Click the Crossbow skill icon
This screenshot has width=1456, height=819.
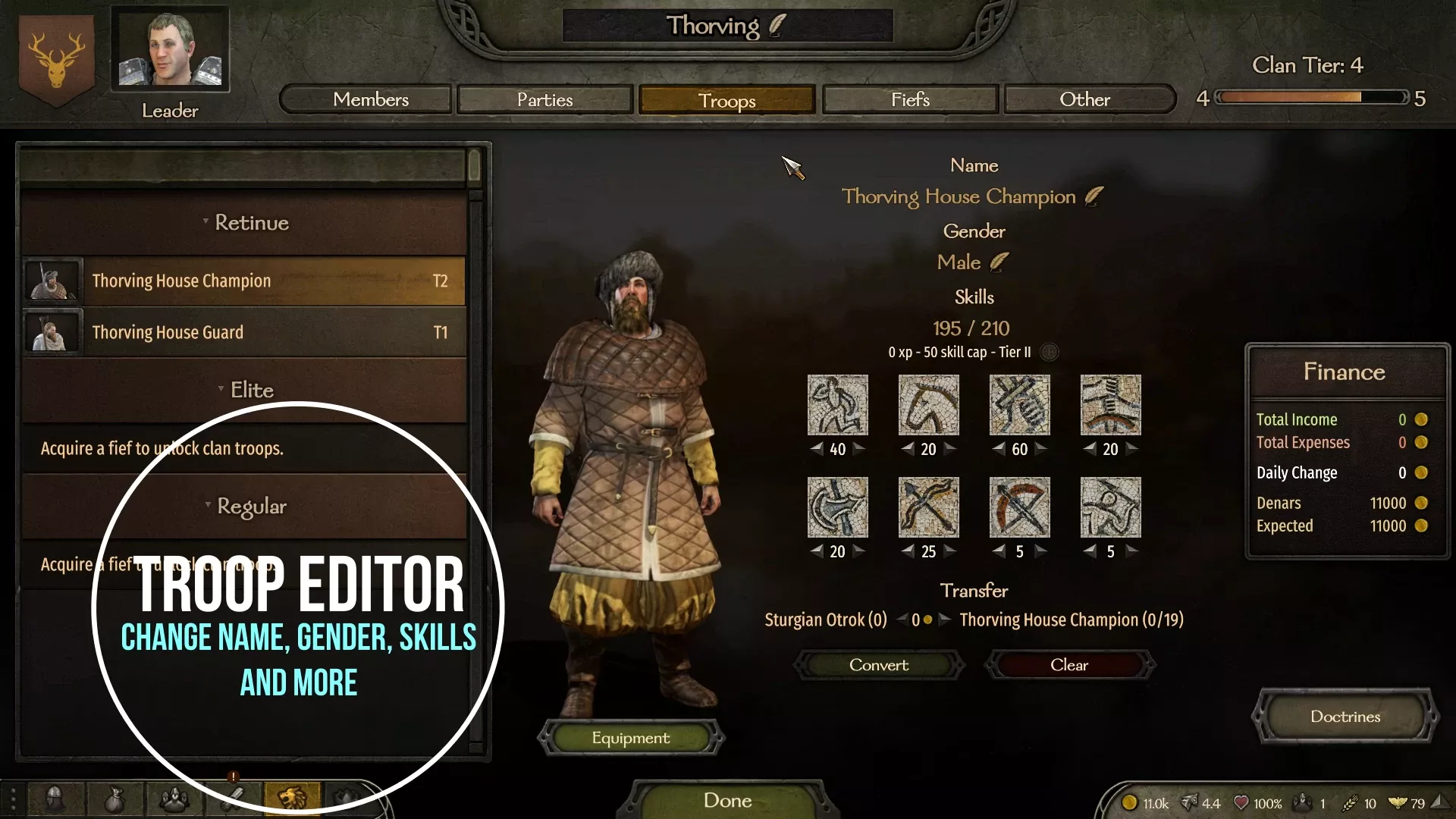tap(1019, 507)
